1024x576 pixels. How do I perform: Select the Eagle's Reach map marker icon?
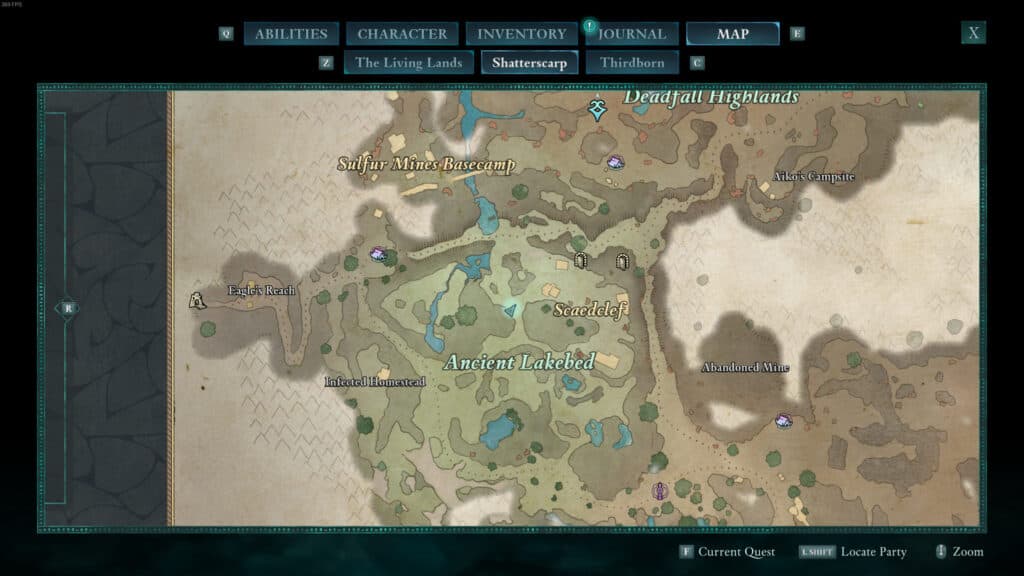(x=198, y=298)
